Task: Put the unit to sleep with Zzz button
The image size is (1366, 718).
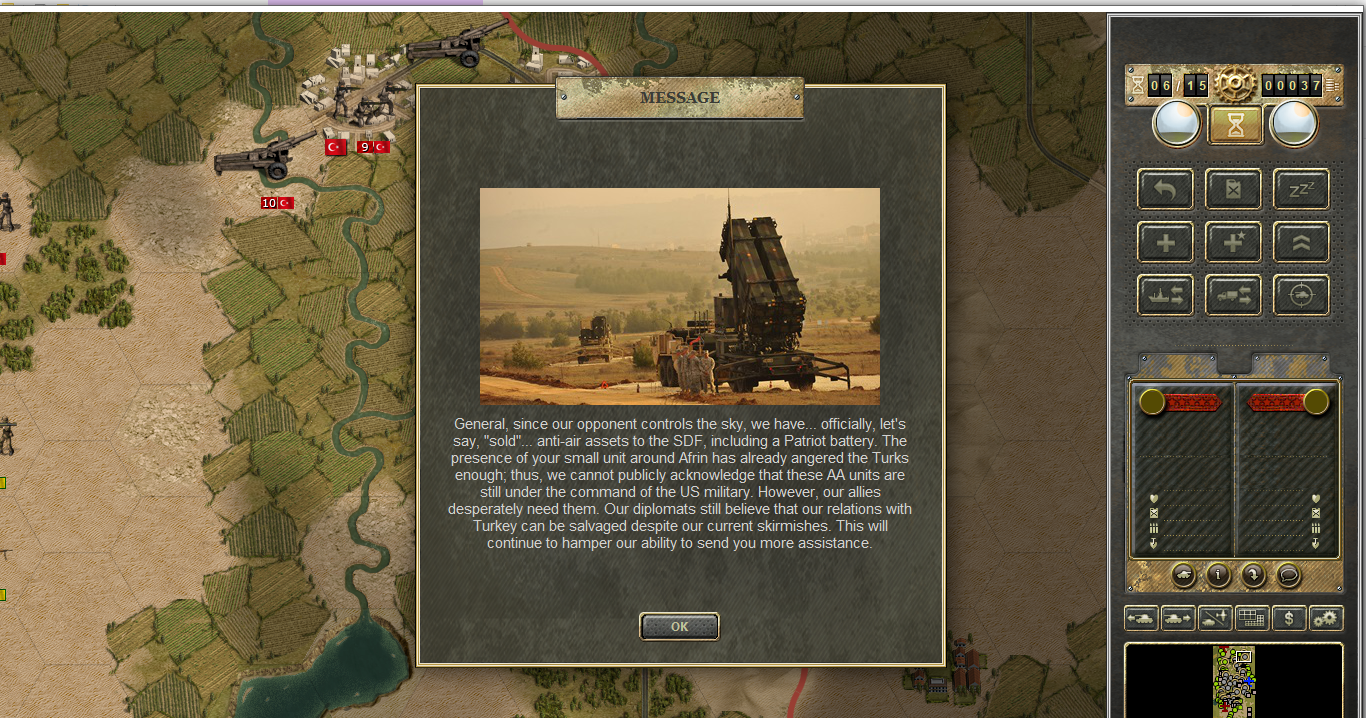Action: pos(1301,189)
